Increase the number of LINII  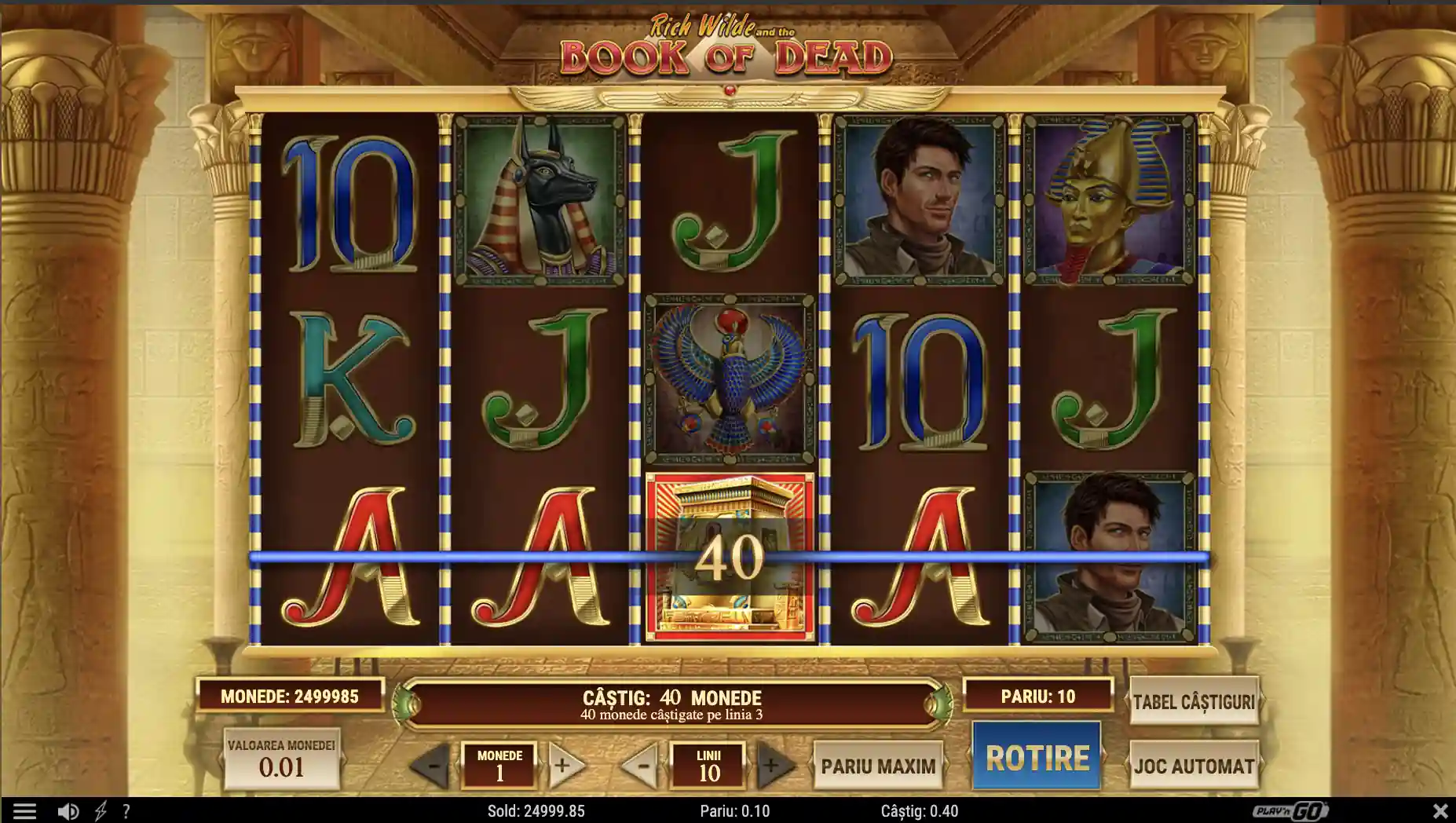tap(774, 766)
